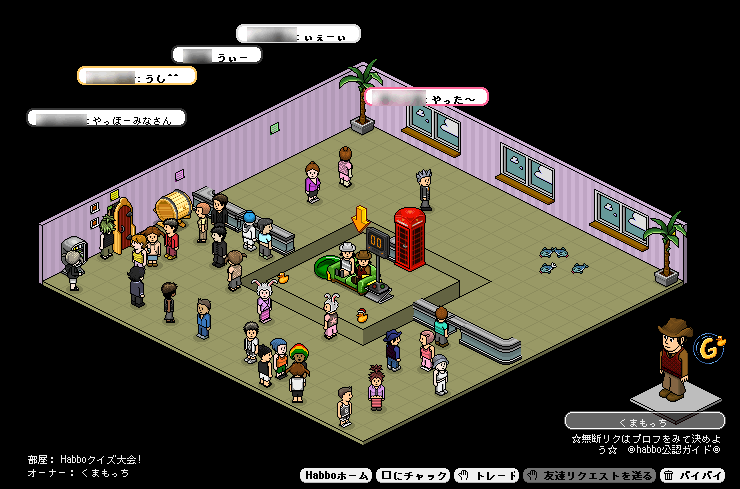Start a trade with トレード button
Viewport: 740px width, 489px height.
(x=487, y=476)
